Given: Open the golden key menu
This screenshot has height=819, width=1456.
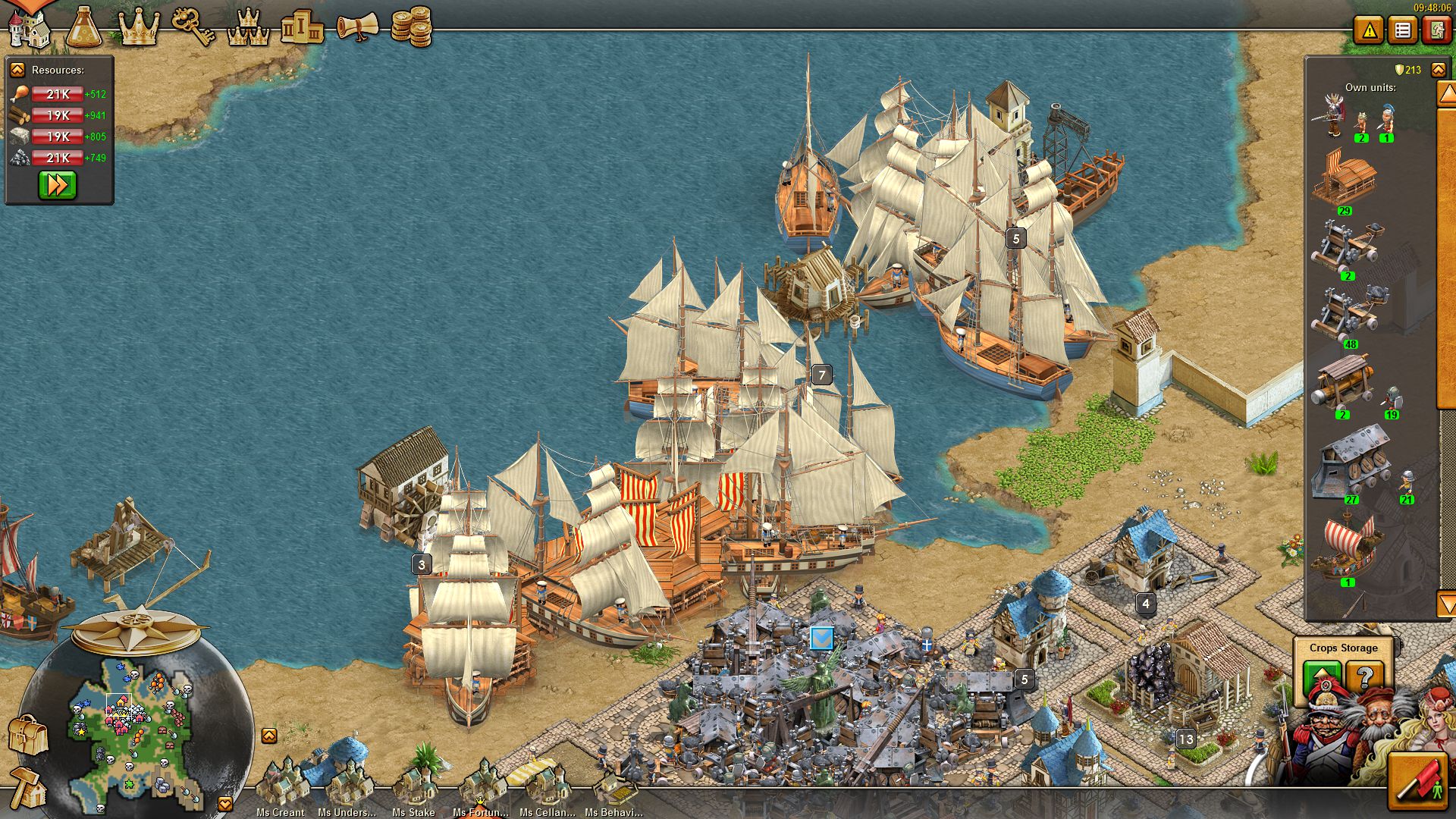Looking at the screenshot, I should tap(193, 29).
